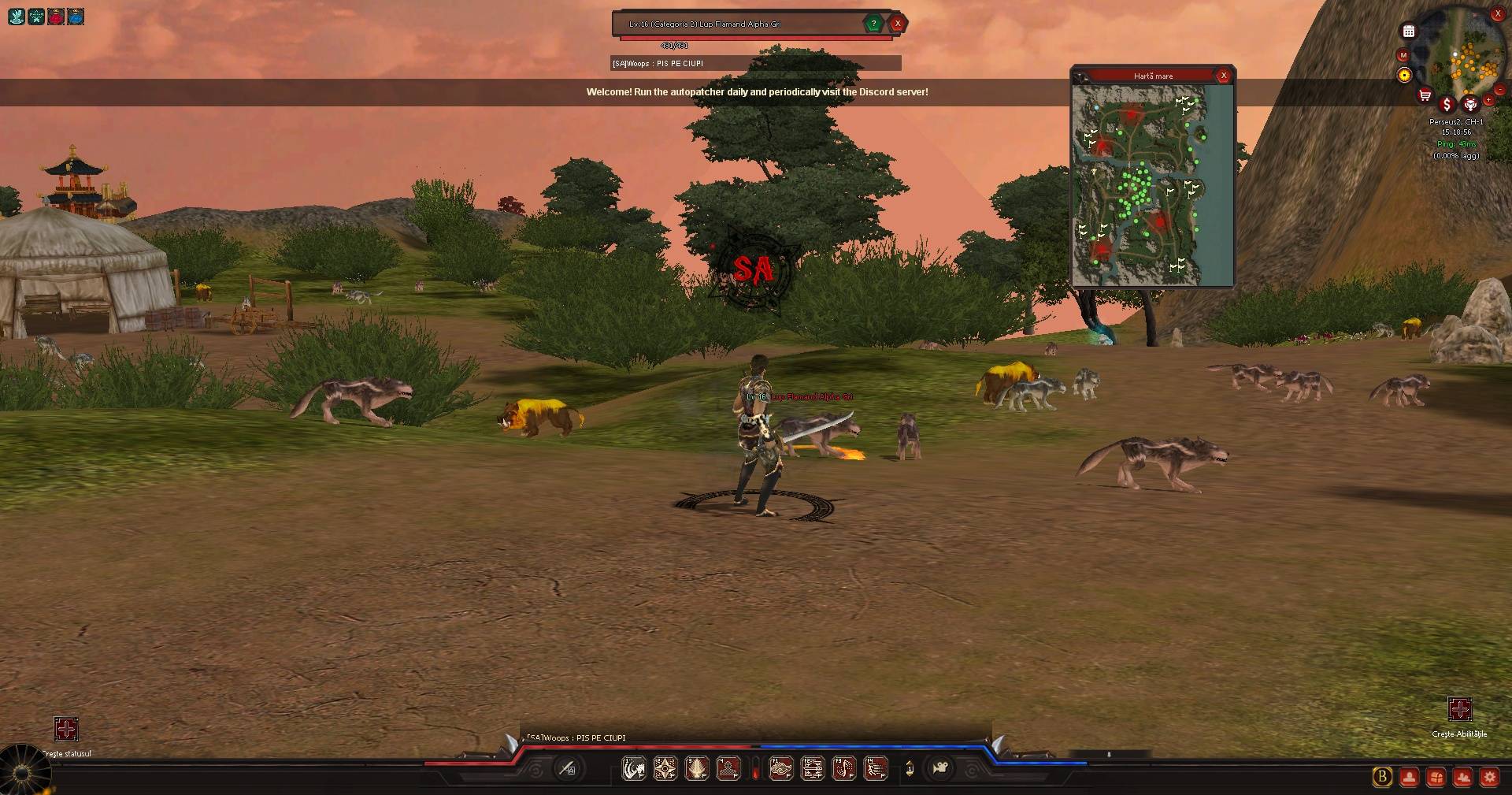
Task: Click the Crește statusul plus button
Action: coord(66,729)
